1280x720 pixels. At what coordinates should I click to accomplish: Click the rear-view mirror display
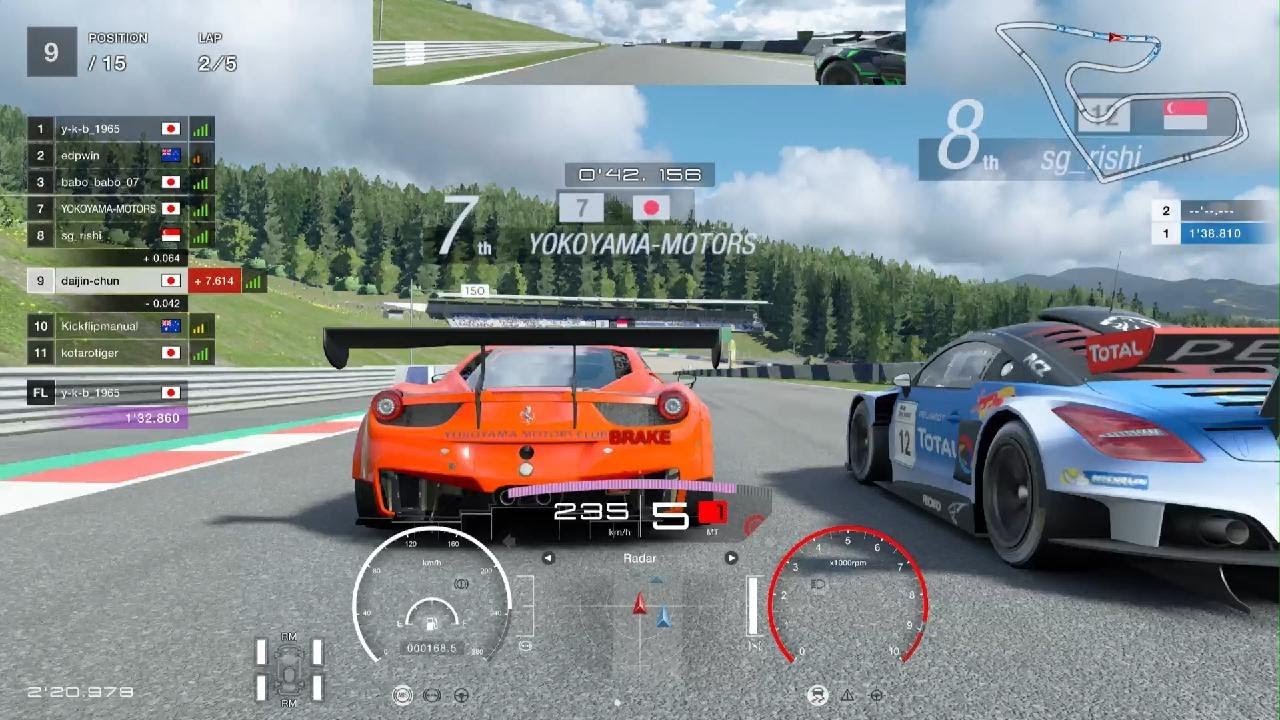[638, 42]
